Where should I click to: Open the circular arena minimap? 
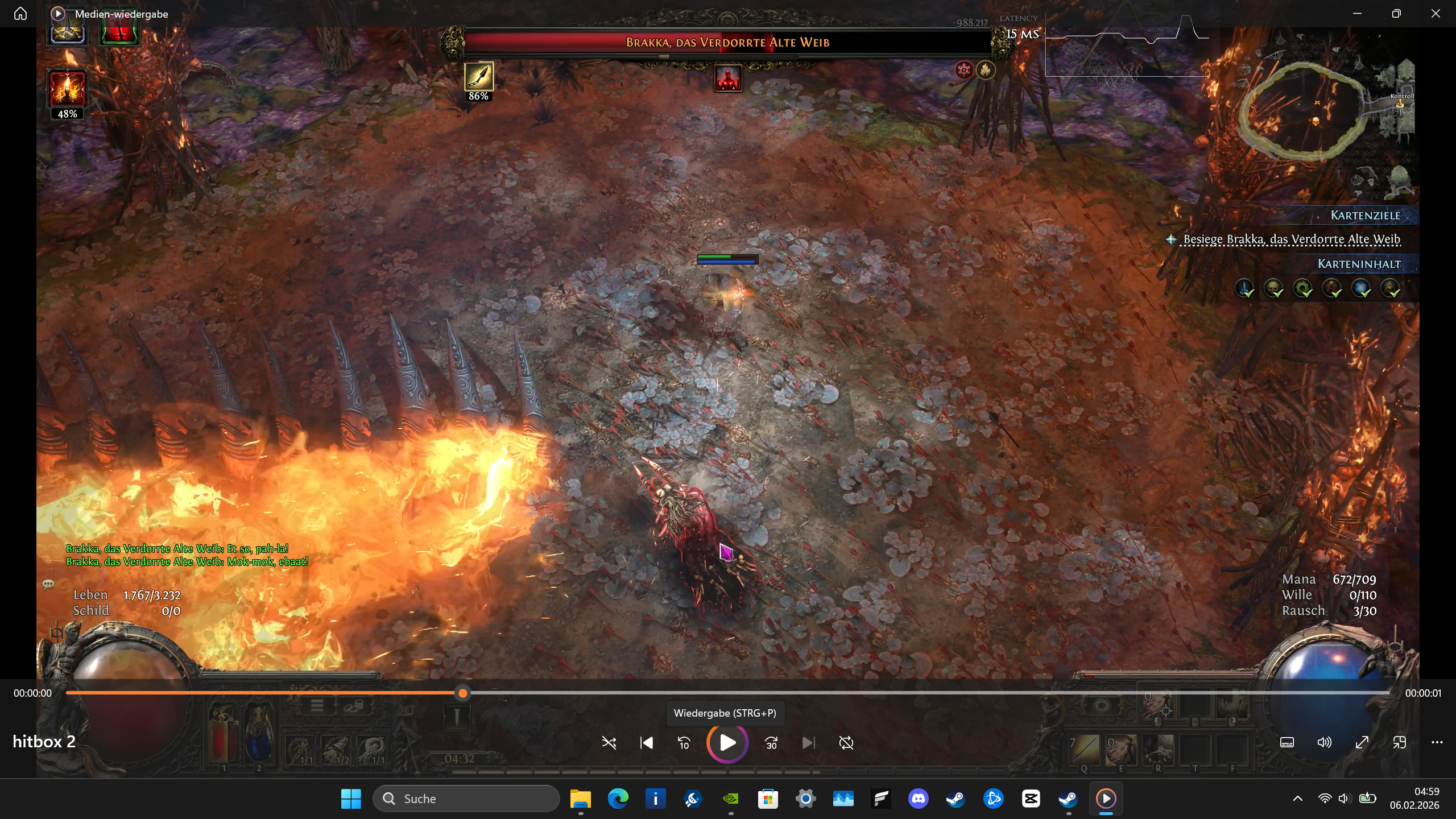[1301, 110]
